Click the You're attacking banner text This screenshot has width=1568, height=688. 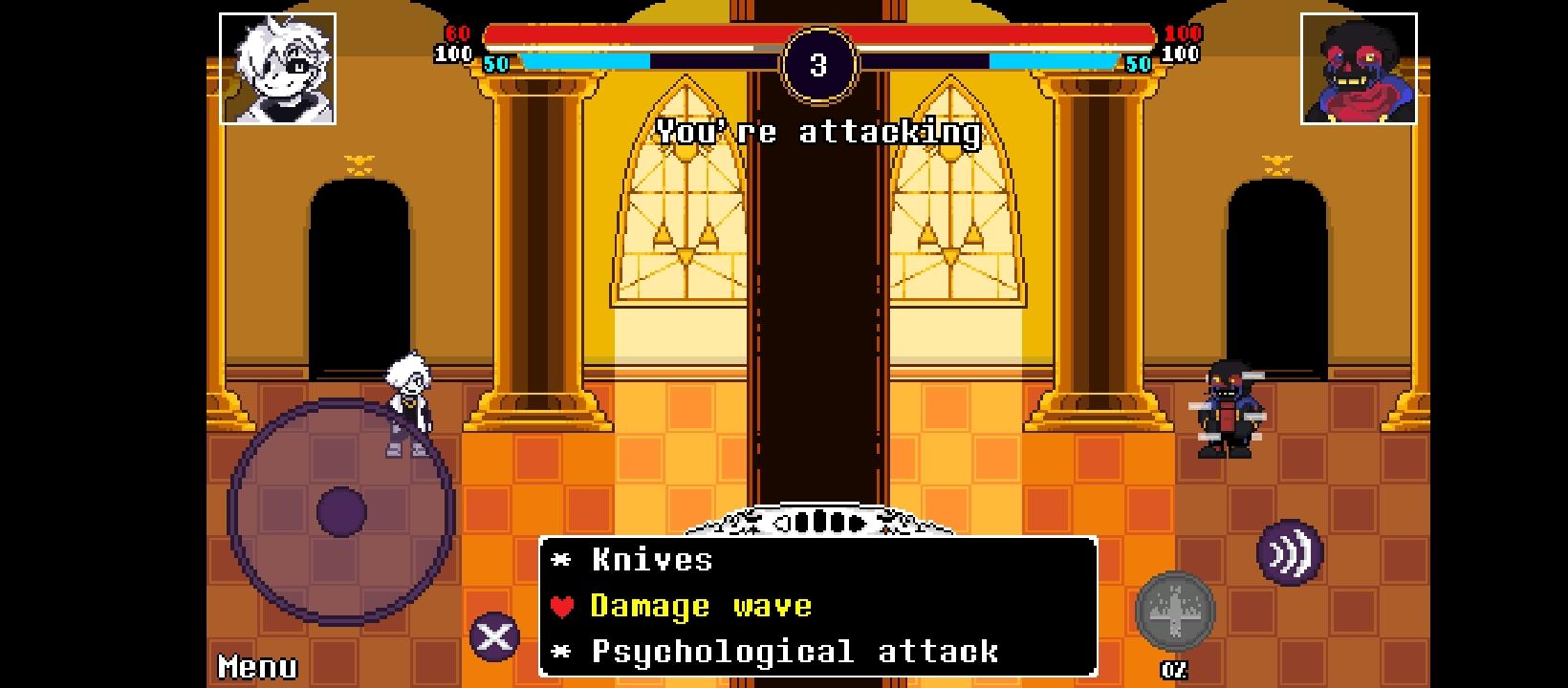pyautogui.click(x=817, y=133)
